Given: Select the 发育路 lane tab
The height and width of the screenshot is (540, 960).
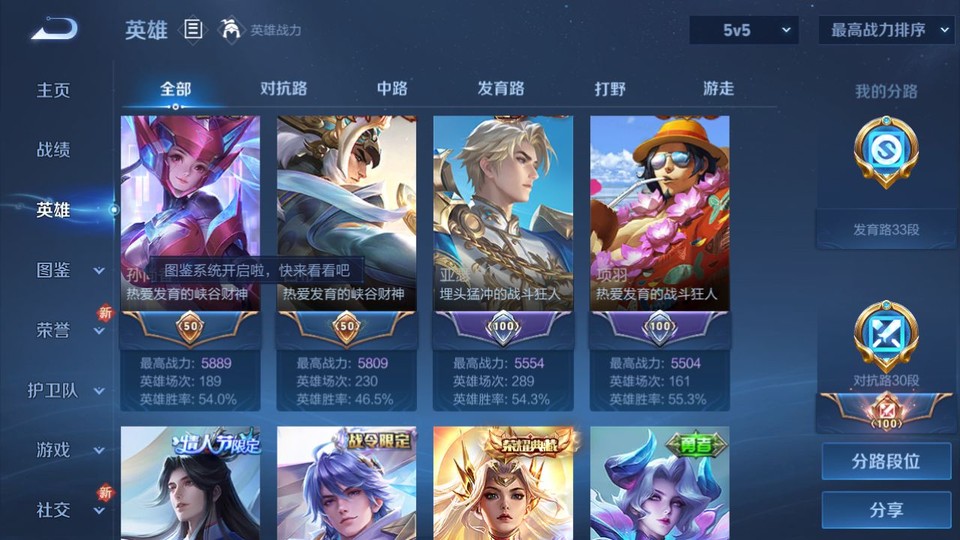Looking at the screenshot, I should click(x=500, y=88).
